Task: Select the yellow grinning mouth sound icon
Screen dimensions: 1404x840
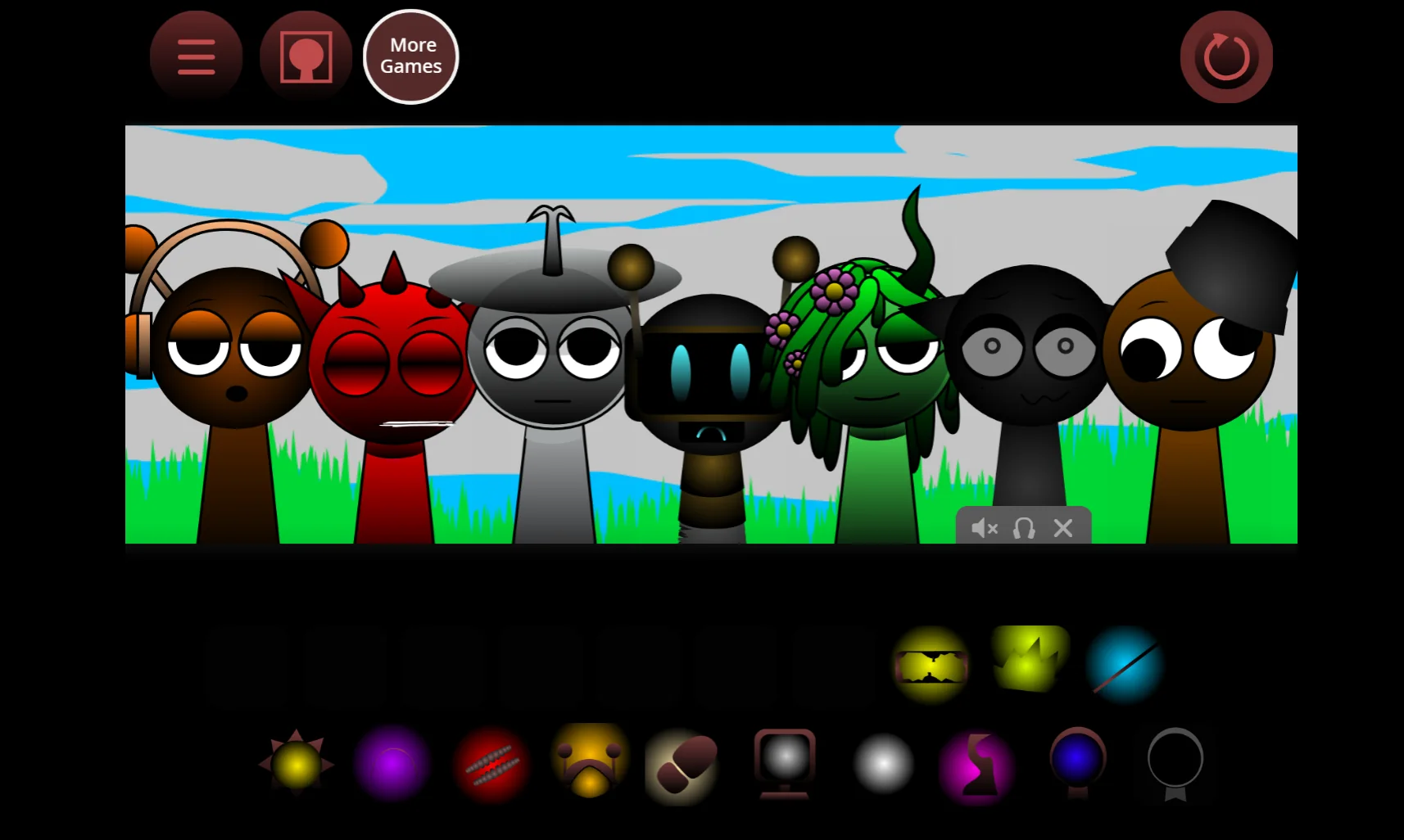Action: [931, 663]
